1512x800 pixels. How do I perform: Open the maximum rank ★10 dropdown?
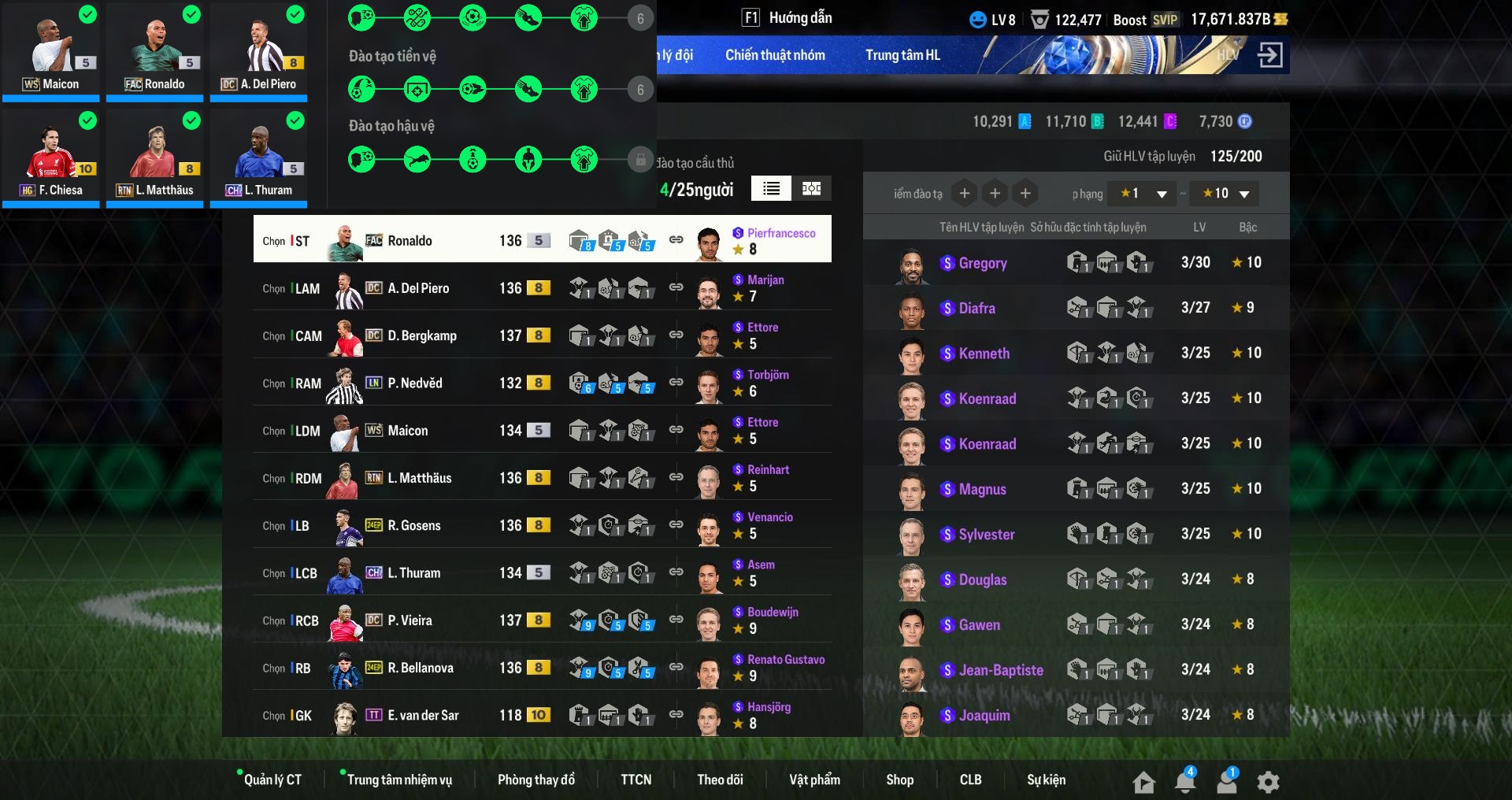pyautogui.click(x=1224, y=193)
